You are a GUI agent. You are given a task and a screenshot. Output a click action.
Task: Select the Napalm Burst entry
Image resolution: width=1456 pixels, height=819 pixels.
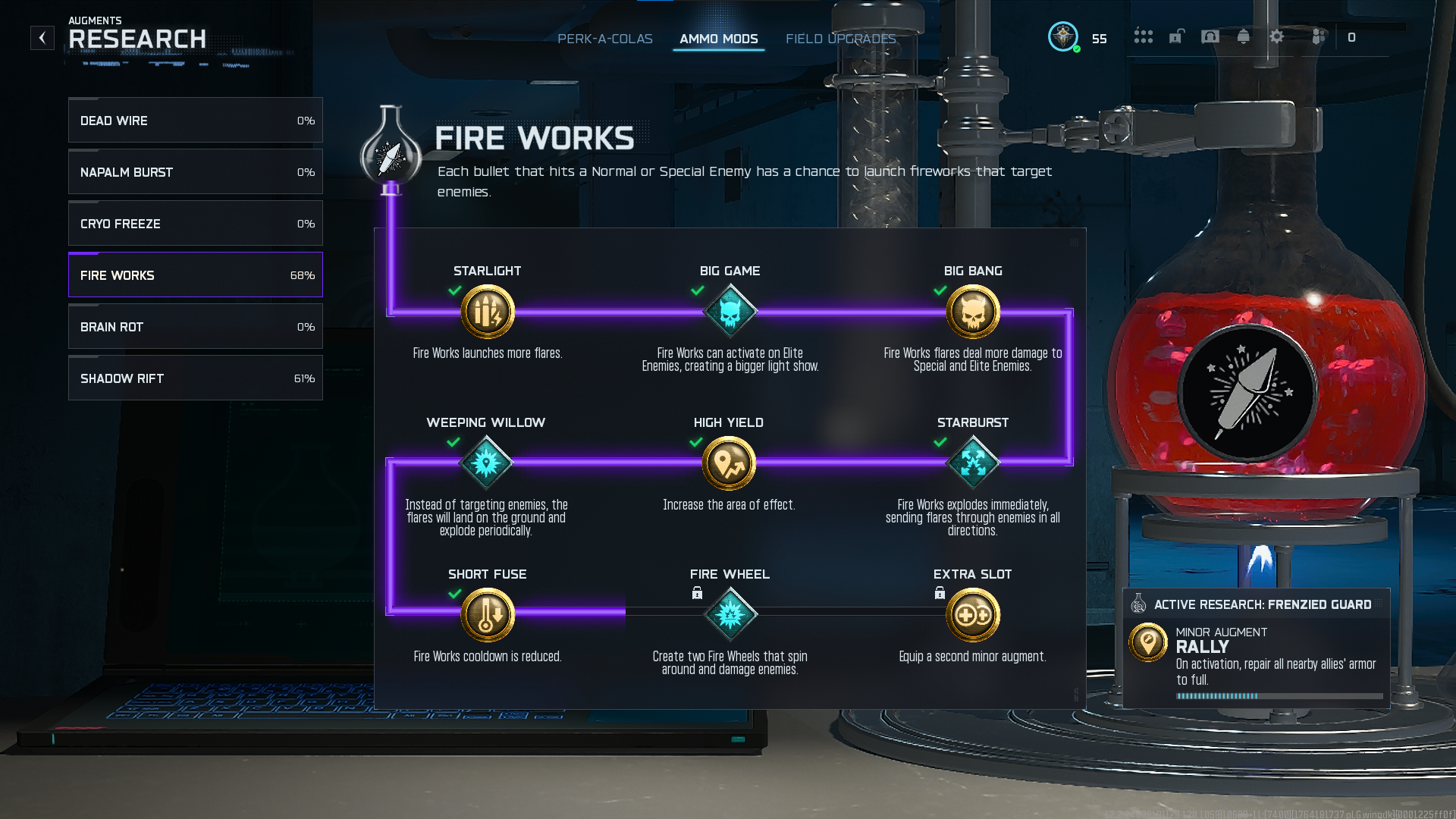point(195,172)
